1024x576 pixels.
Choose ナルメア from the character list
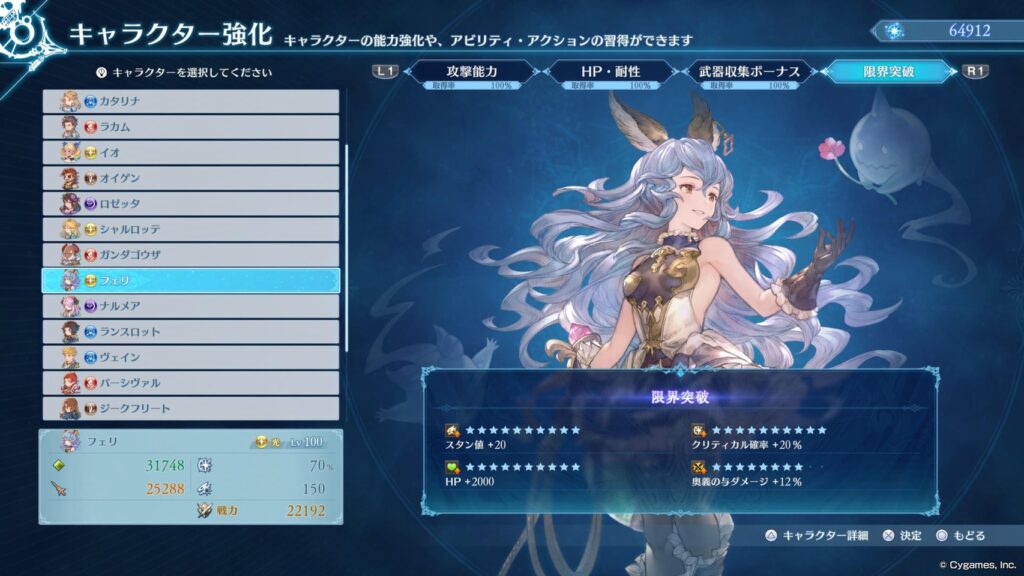(x=190, y=306)
